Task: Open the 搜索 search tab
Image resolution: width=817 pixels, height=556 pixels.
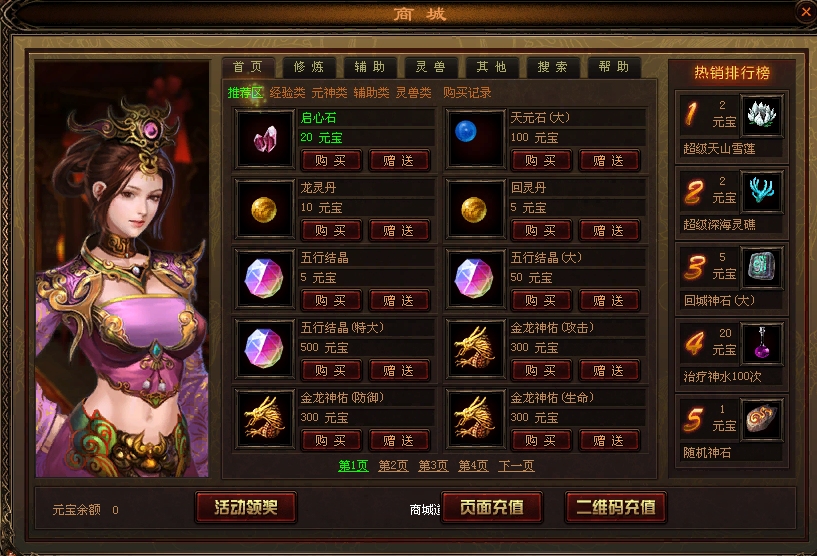Action: pos(552,67)
